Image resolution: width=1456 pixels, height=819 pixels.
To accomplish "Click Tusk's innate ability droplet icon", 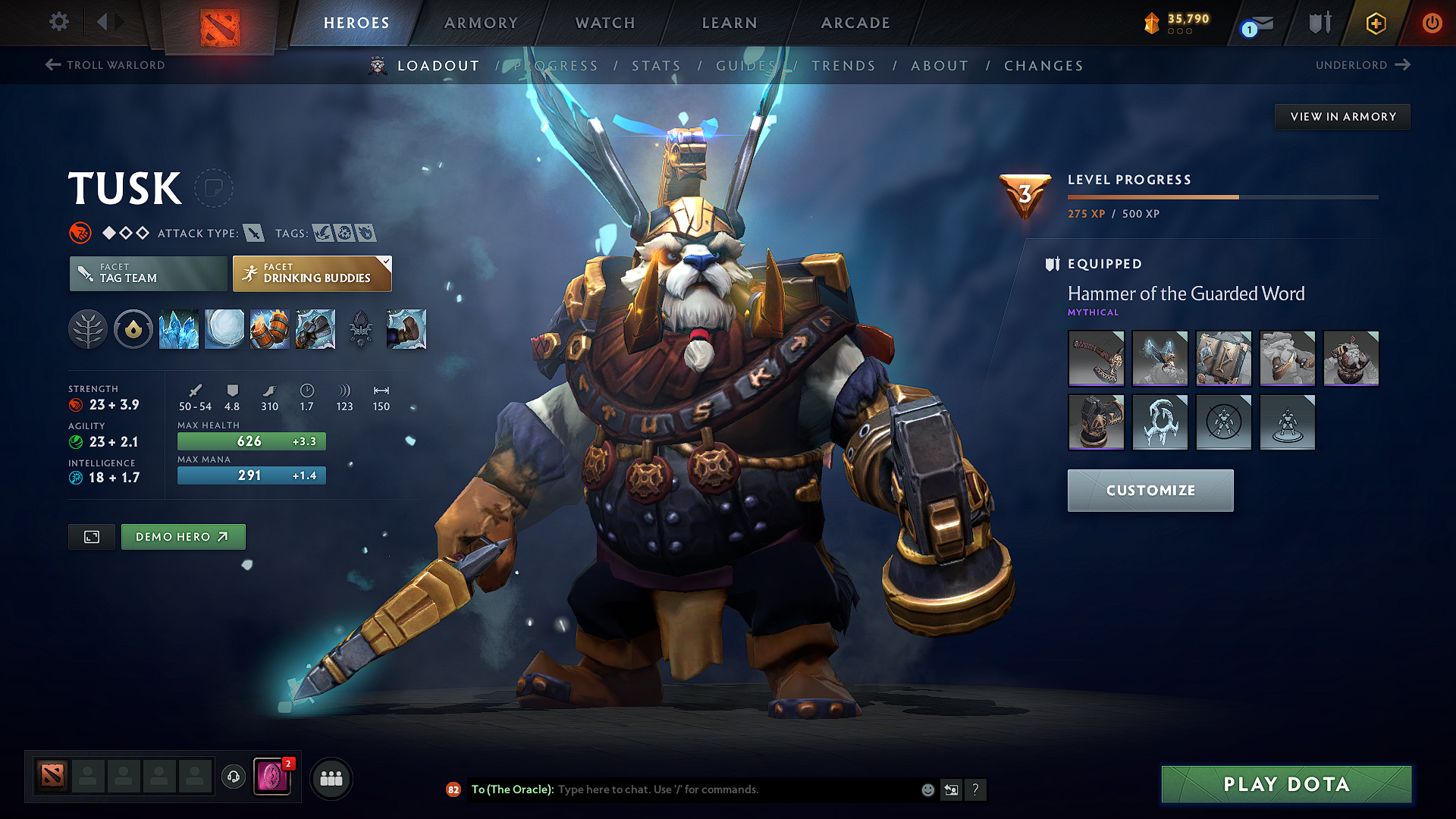I will pos(133,329).
